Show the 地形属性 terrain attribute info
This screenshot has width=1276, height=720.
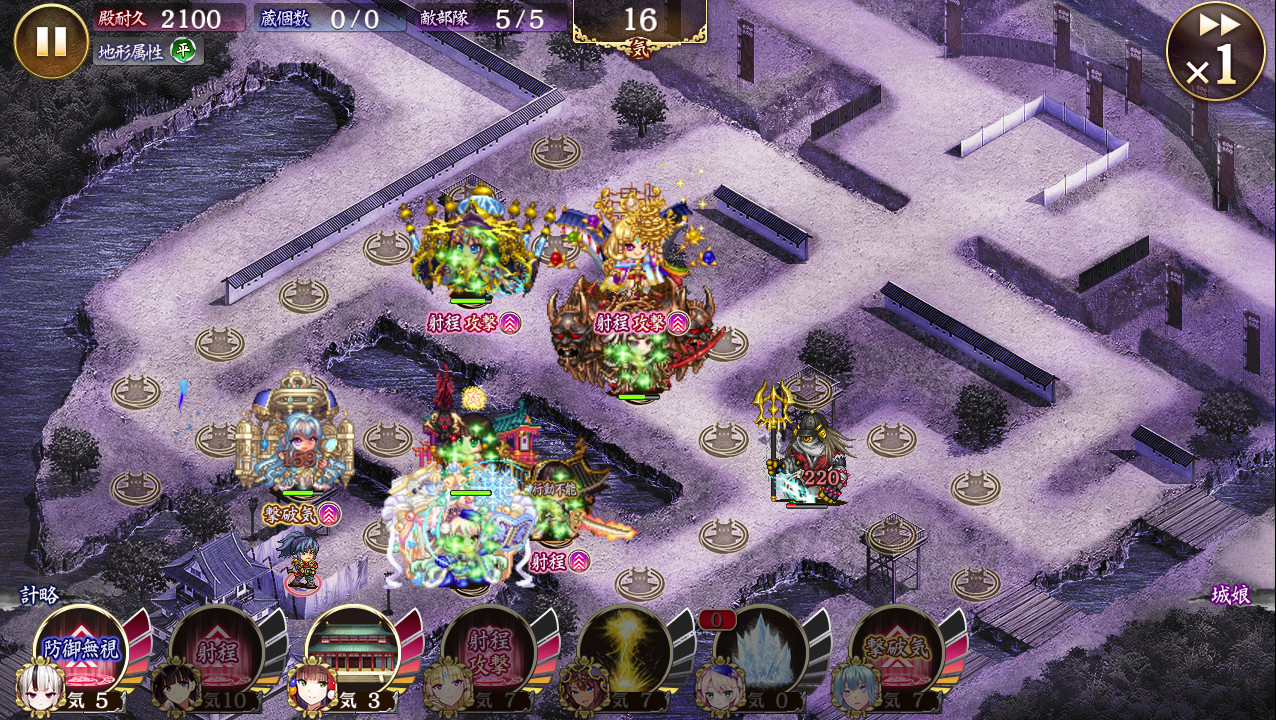click(147, 51)
